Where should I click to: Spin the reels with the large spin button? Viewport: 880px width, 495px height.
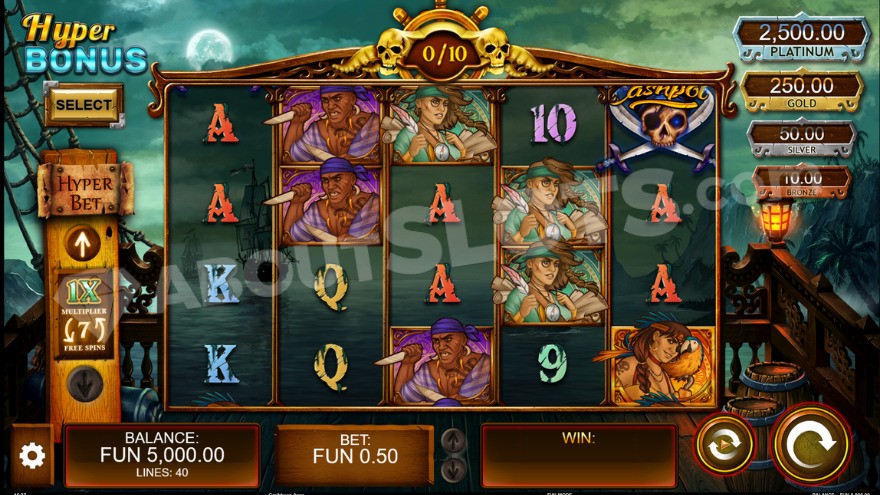[x=811, y=444]
